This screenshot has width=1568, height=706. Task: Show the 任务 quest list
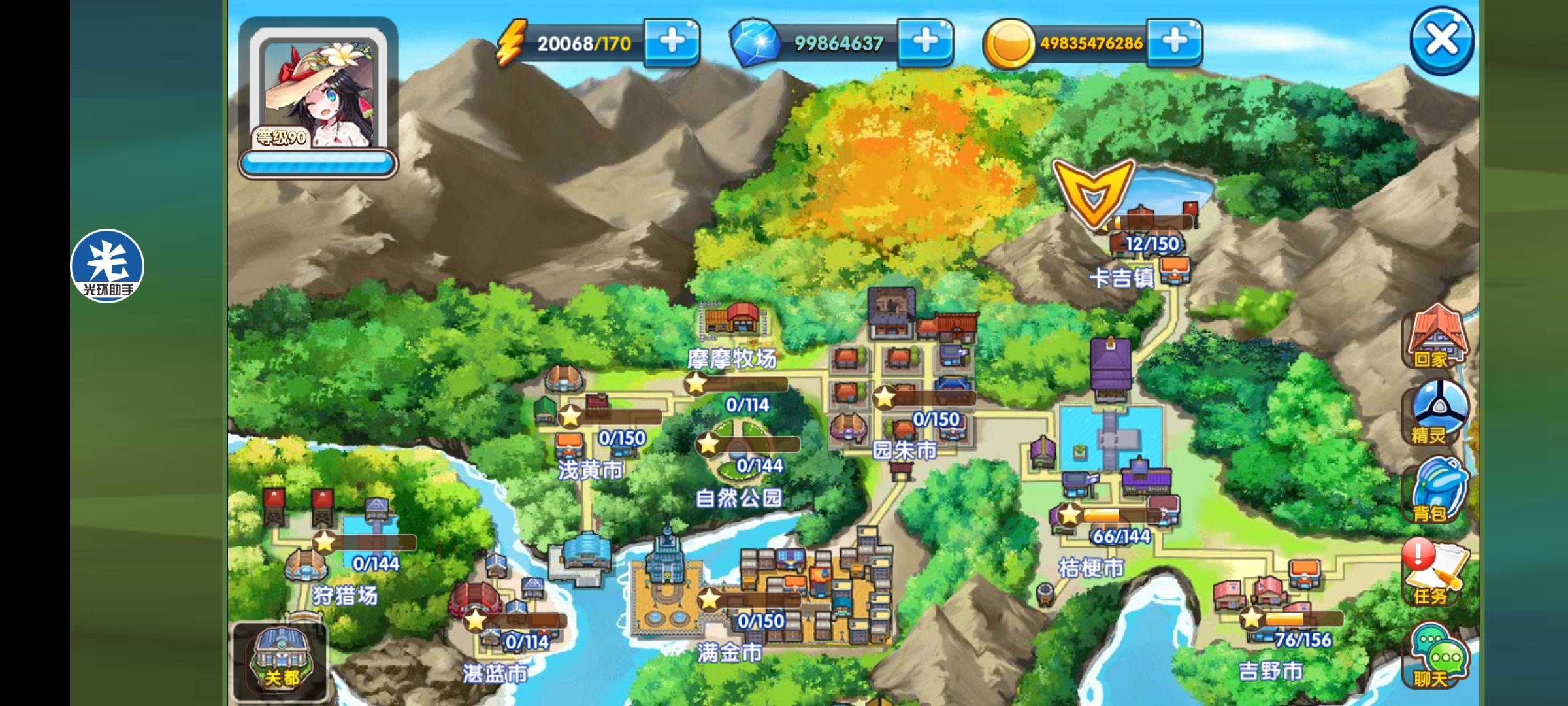click(x=1435, y=572)
